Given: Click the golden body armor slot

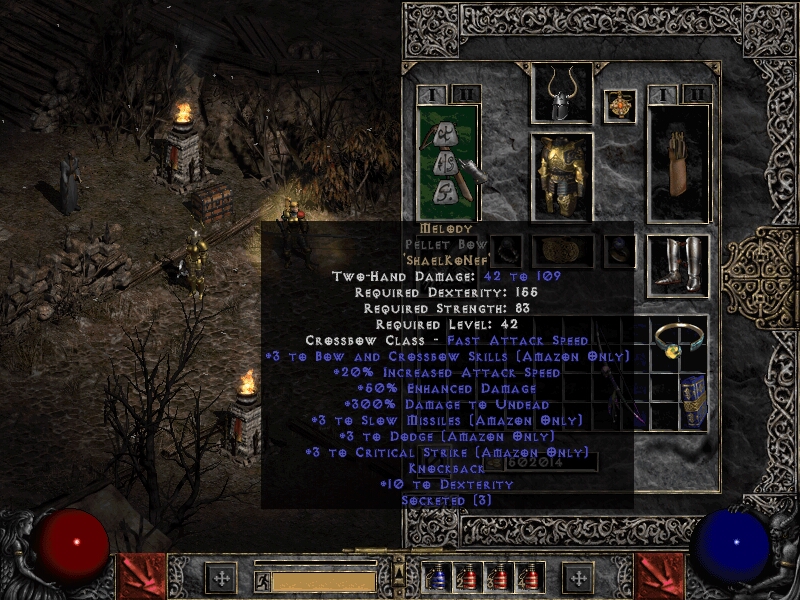Looking at the screenshot, I should 561,175.
